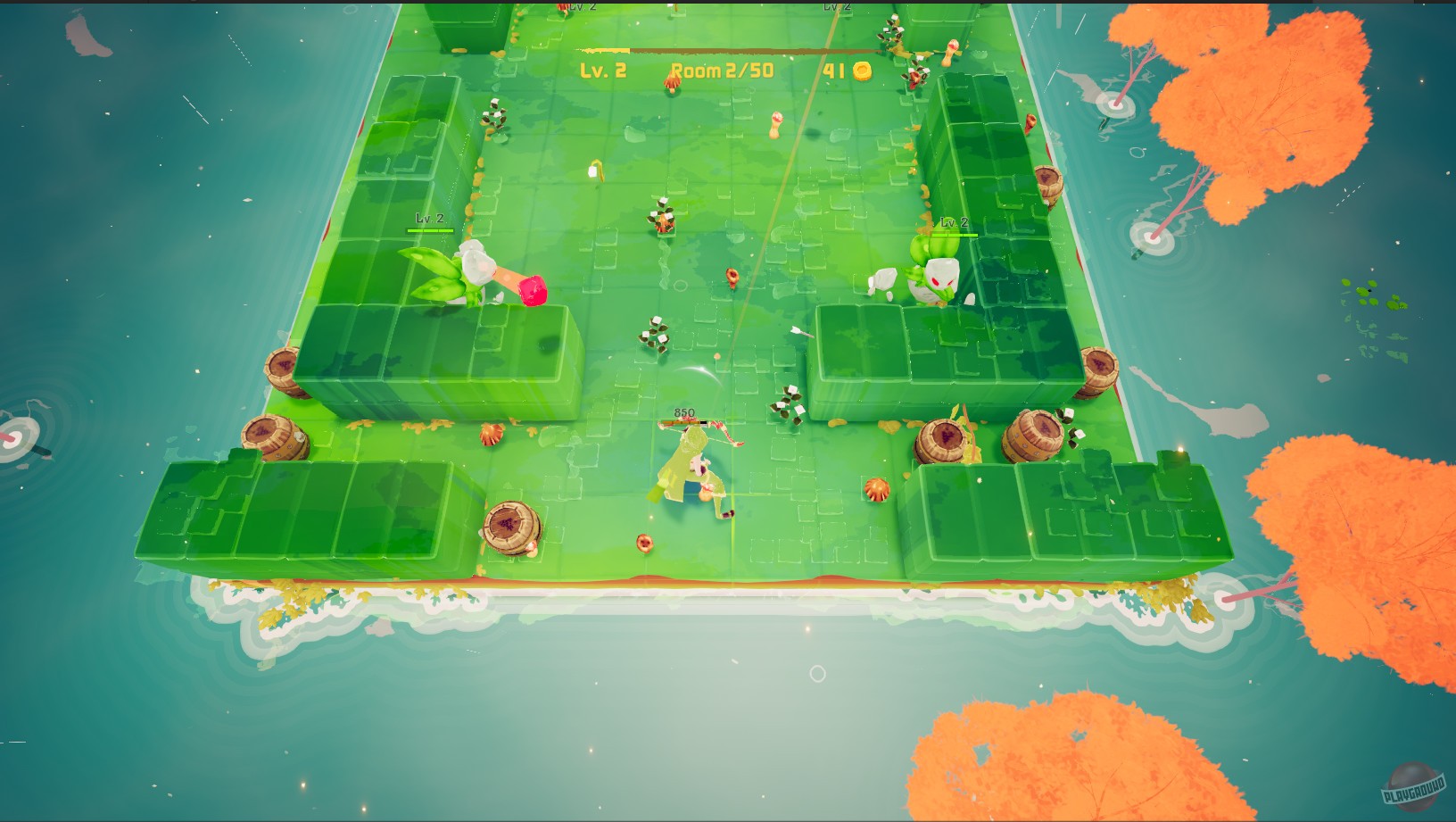Click the arrow stuck in the ground
This screenshot has width=1456, height=822.
pos(800,332)
